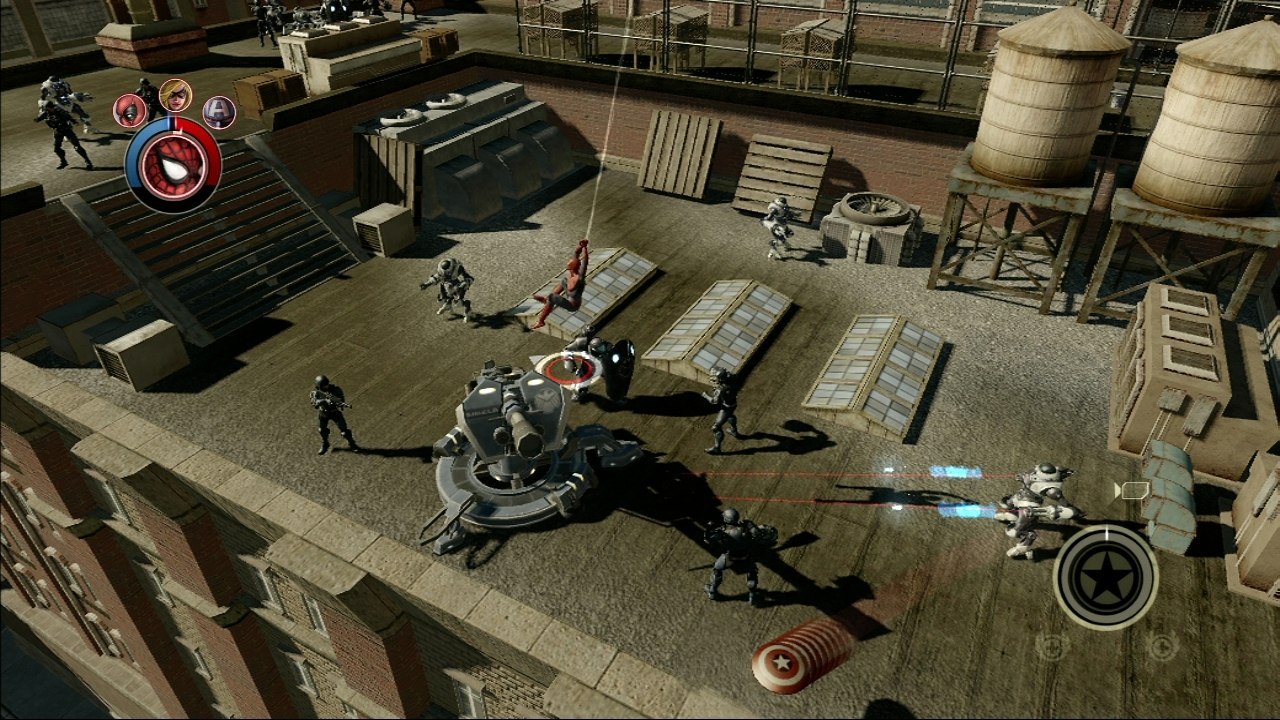
Task: Select the left faded SHIELD emblem marker
Action: pyautogui.click(x=1052, y=645)
